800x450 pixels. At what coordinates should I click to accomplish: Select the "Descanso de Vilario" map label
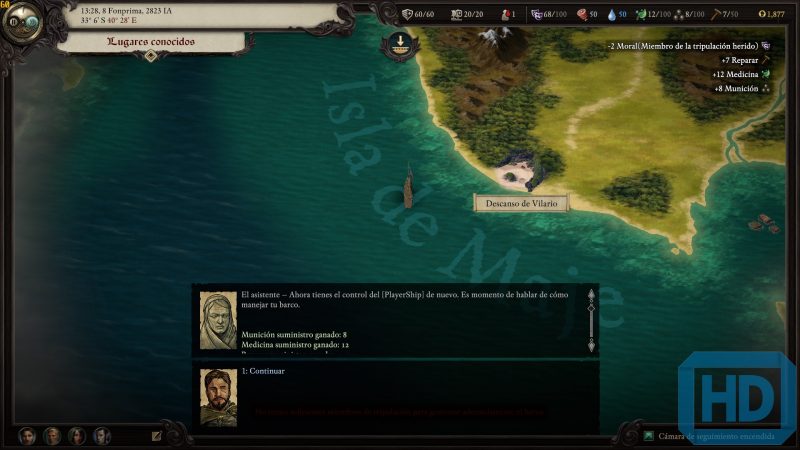coord(520,203)
